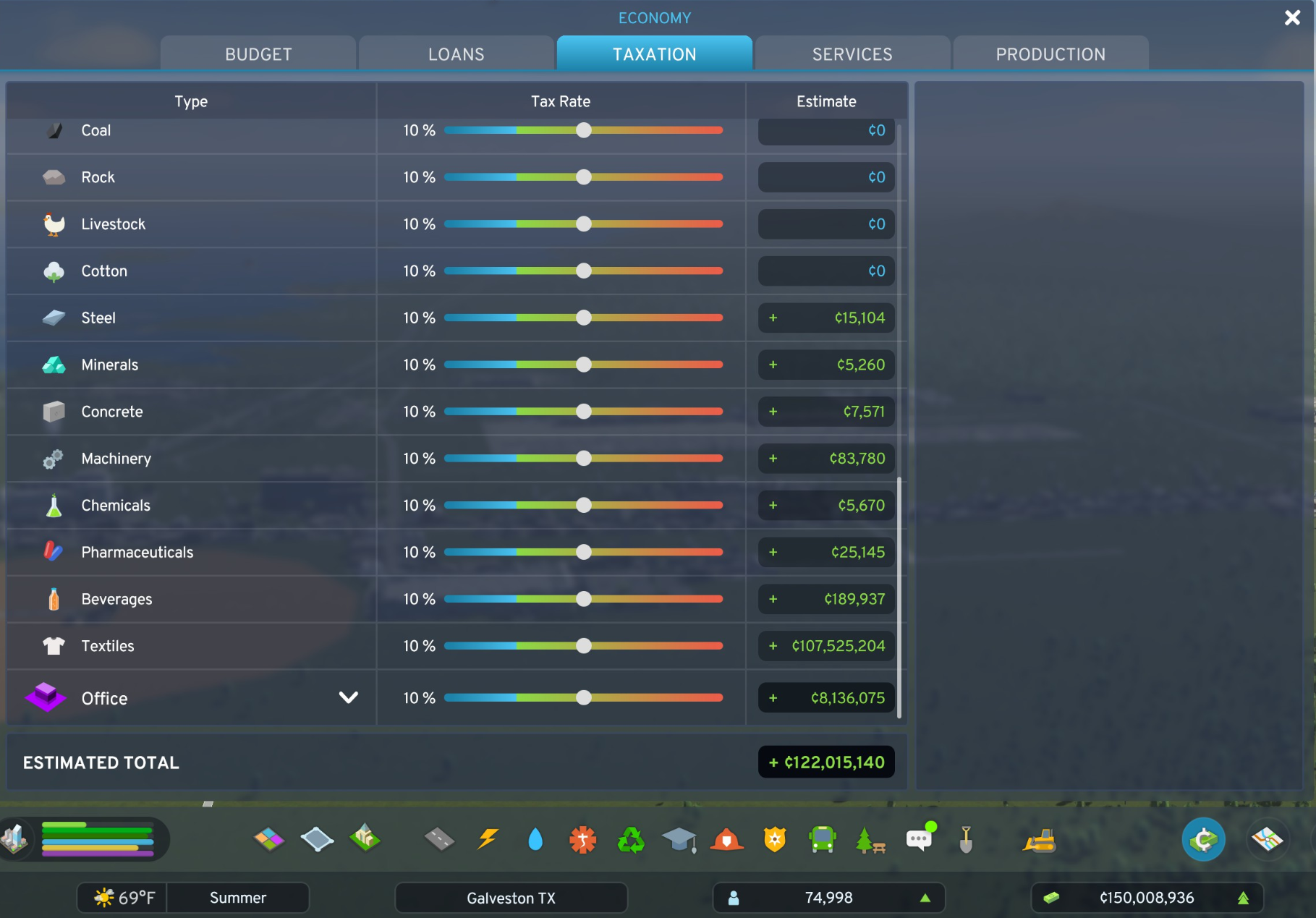Viewport: 1316px width, 918px height.
Task: Open the Garbage Management menu
Action: (632, 839)
